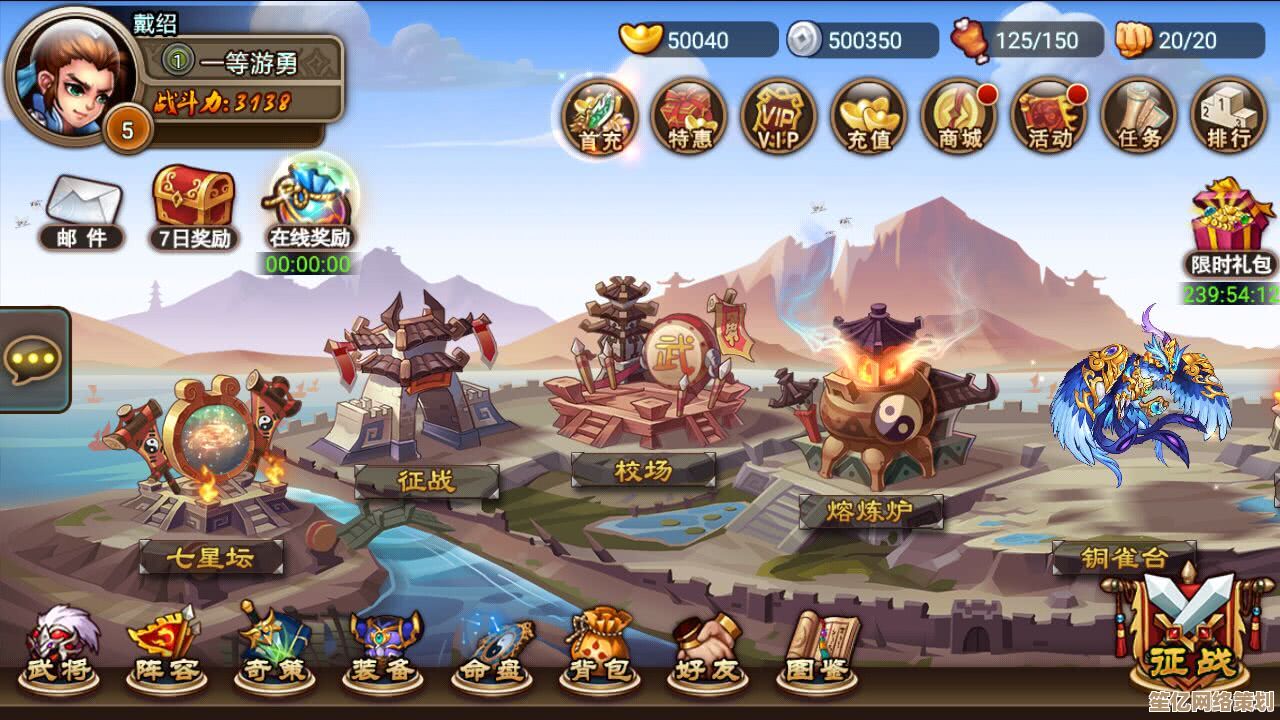Screen dimensions: 1280x720
Task: Open the chat bubble panel
Action: point(33,360)
